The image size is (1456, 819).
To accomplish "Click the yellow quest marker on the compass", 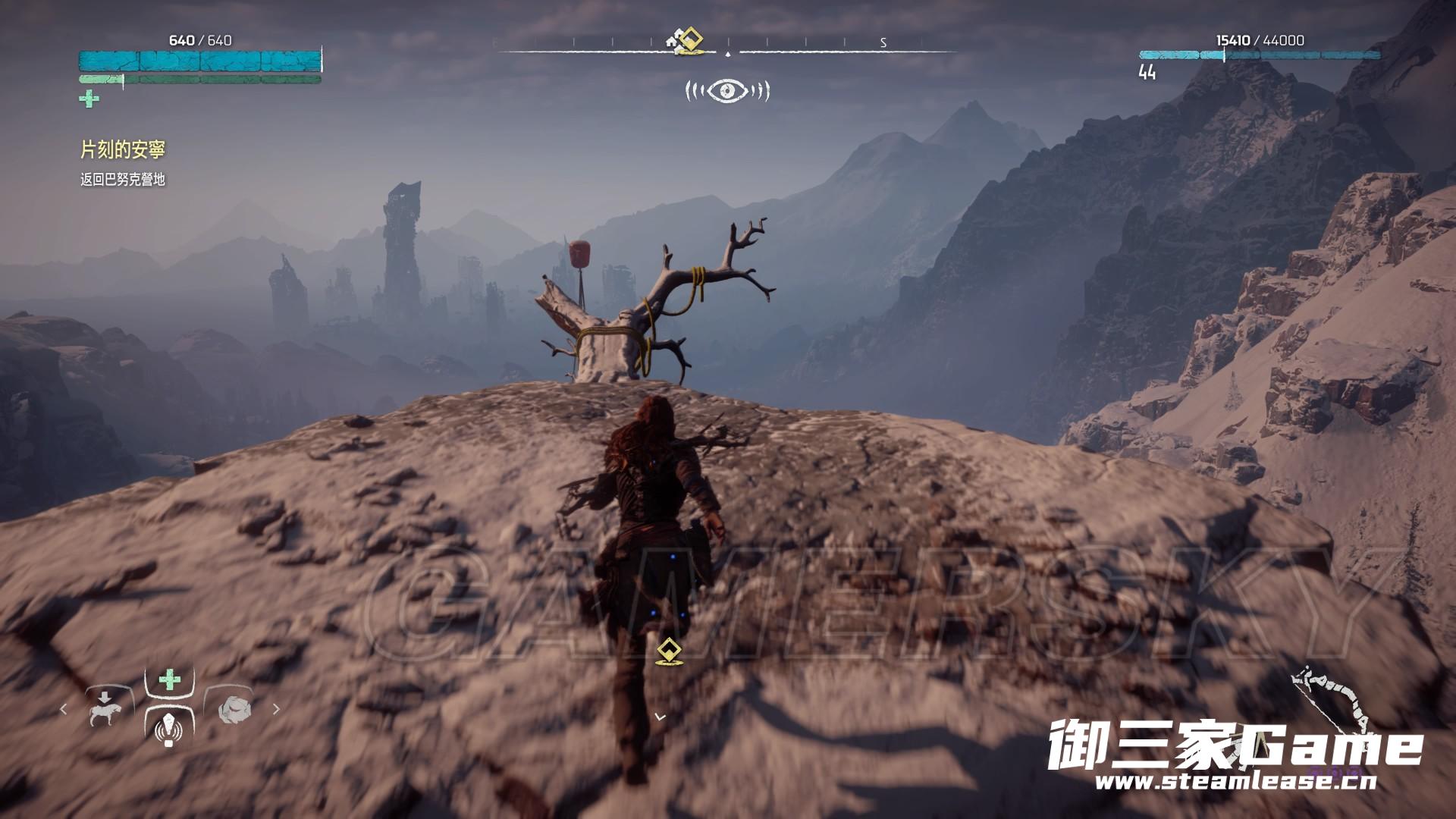I will click(x=689, y=40).
